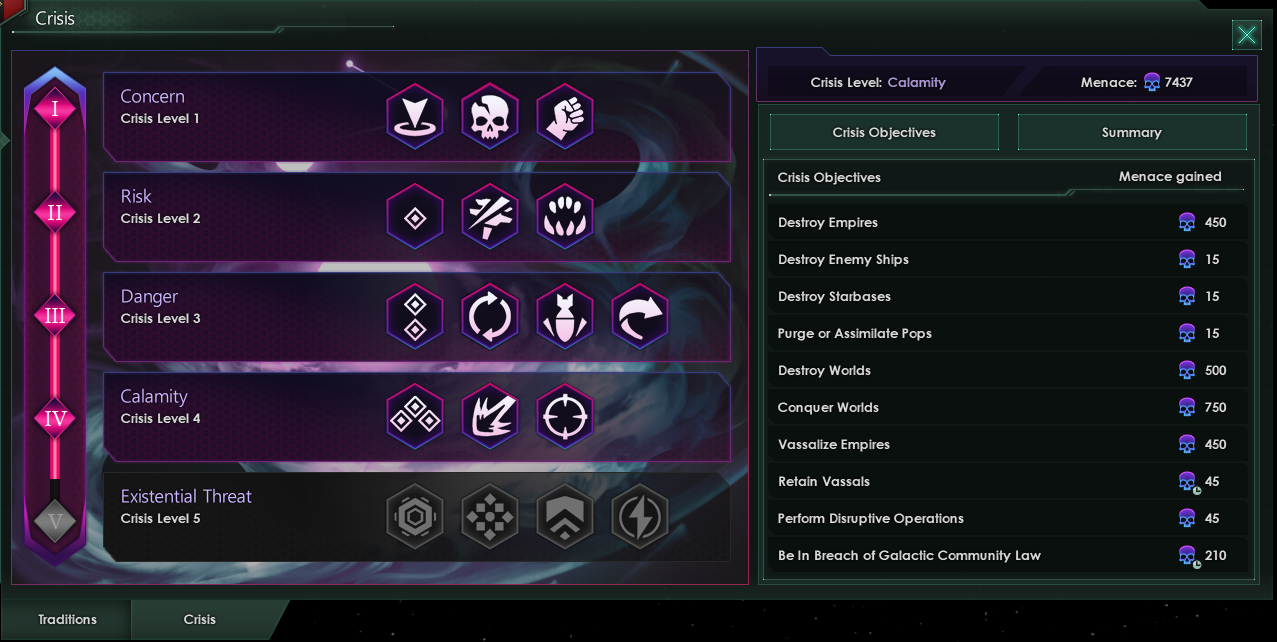The height and width of the screenshot is (642, 1277).
Task: Select the crosshair perk in Calamity row
Action: (x=565, y=416)
